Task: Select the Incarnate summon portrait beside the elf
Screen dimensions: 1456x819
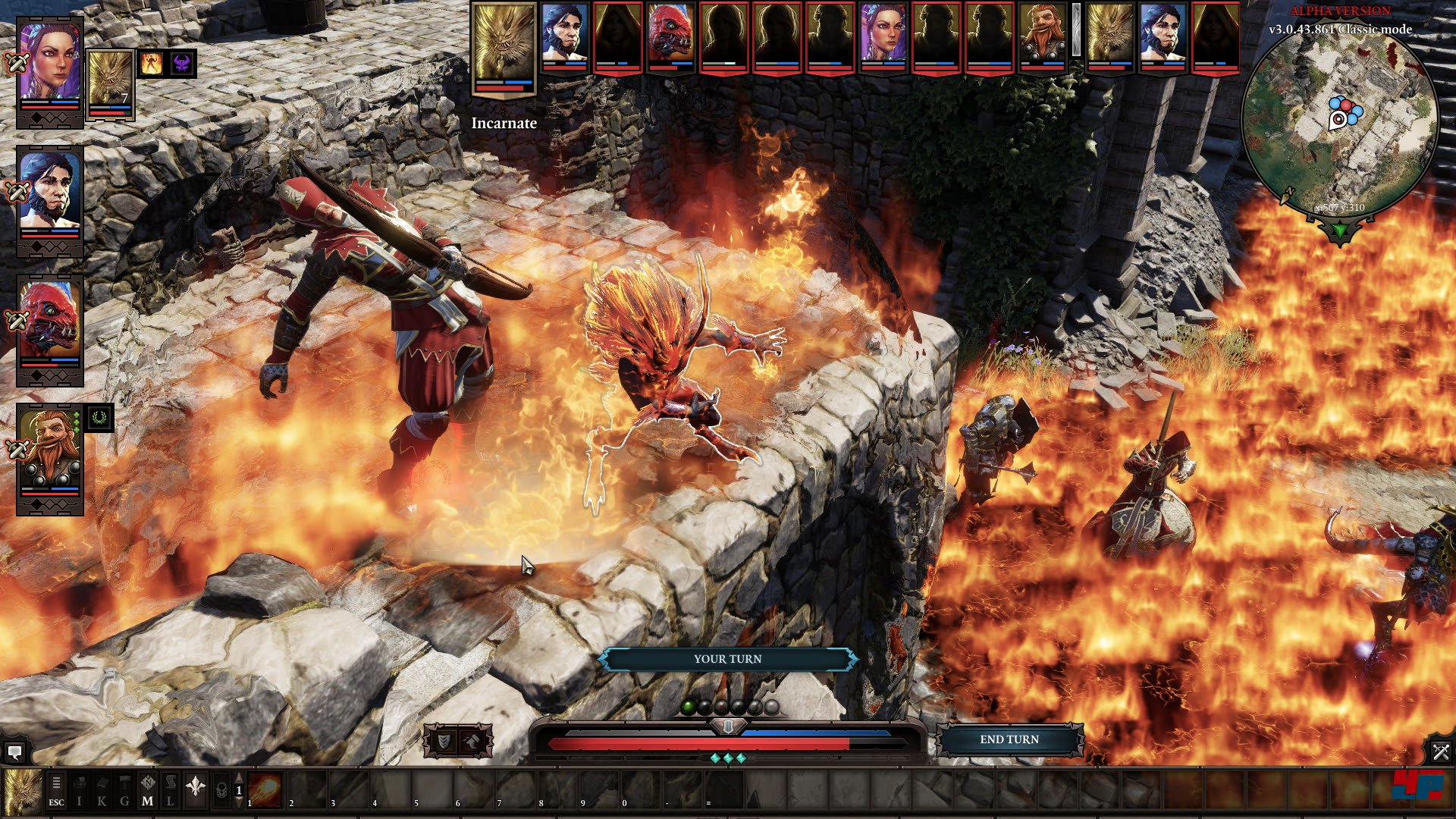Action: point(111,82)
